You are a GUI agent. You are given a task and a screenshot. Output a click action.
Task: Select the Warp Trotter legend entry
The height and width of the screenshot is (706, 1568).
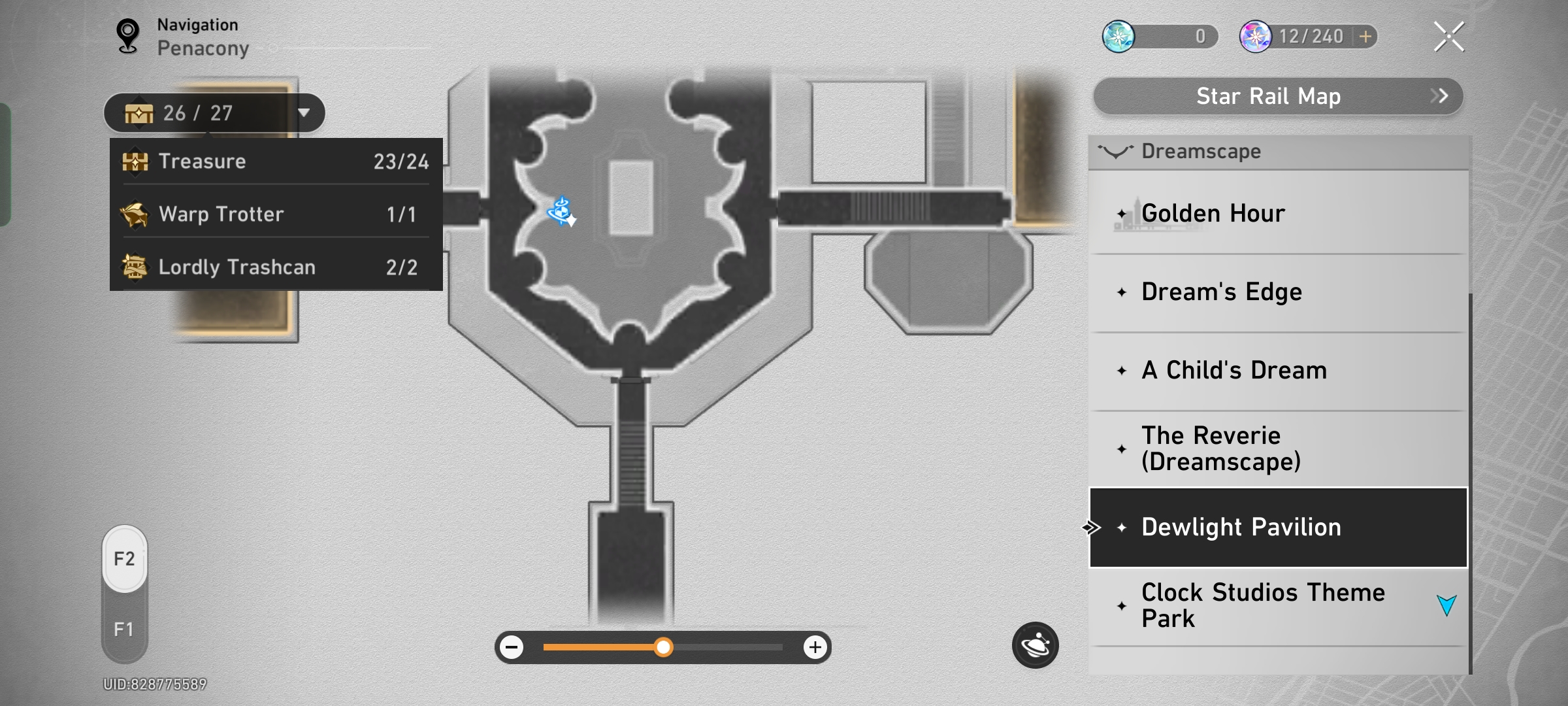(274, 214)
